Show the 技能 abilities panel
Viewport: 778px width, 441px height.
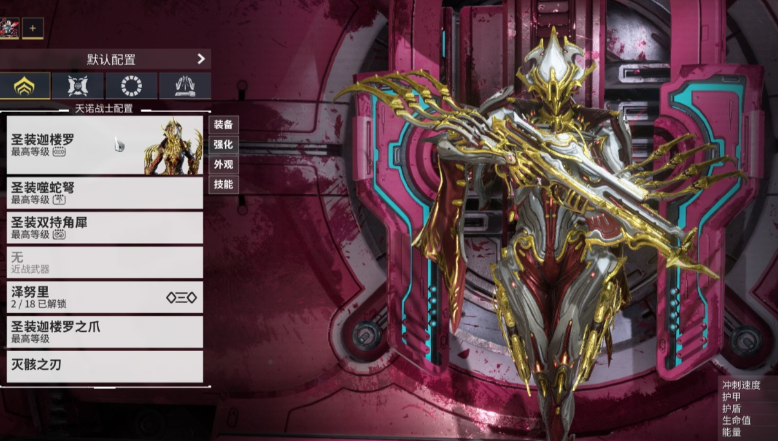pyautogui.click(x=223, y=185)
